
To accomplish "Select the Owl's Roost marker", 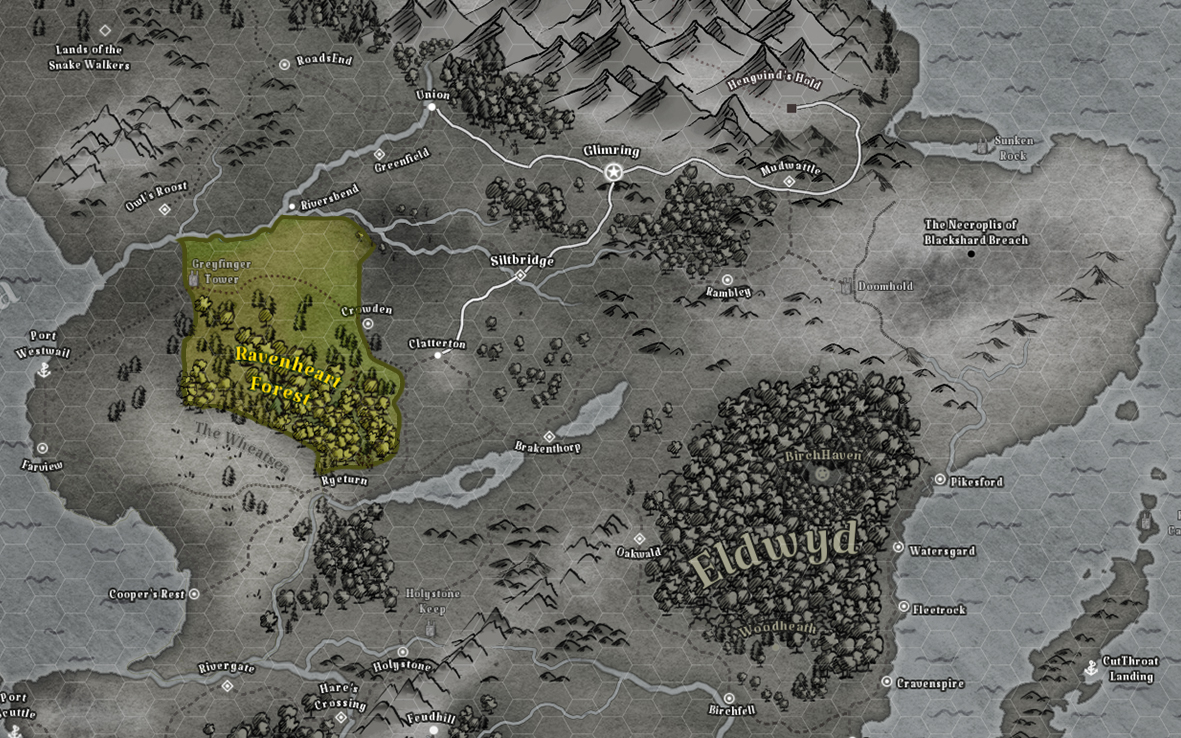I will (x=165, y=210).
